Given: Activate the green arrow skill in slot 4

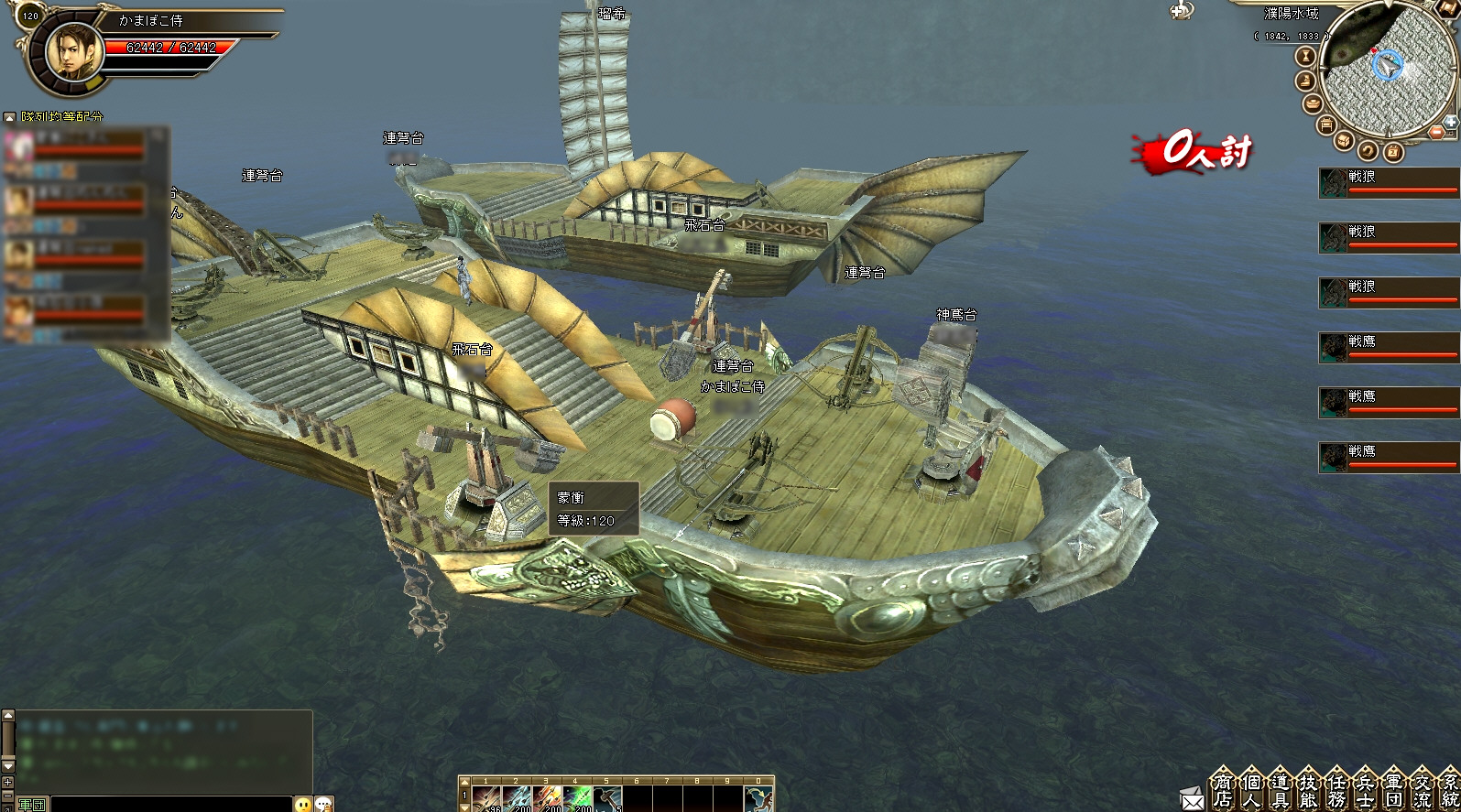Looking at the screenshot, I should [x=577, y=799].
